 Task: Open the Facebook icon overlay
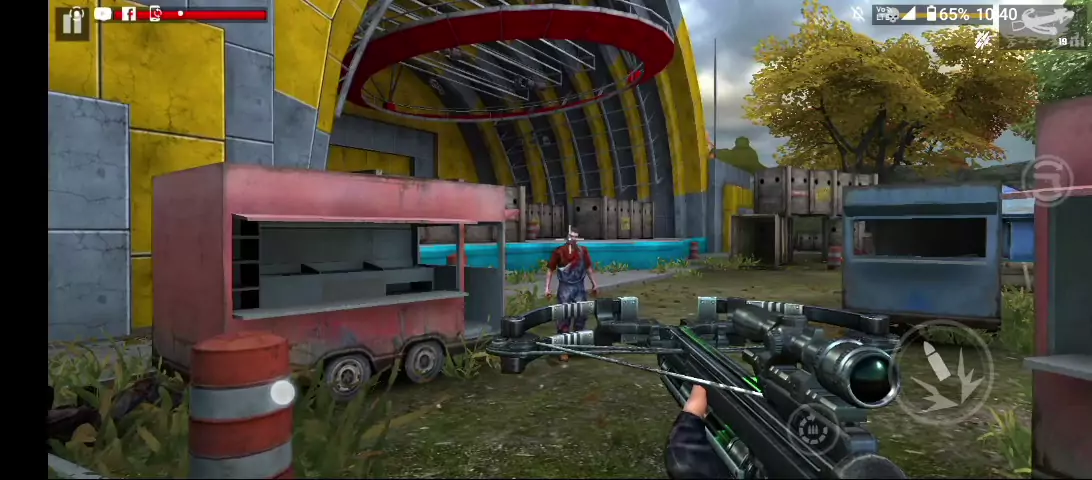[128, 14]
